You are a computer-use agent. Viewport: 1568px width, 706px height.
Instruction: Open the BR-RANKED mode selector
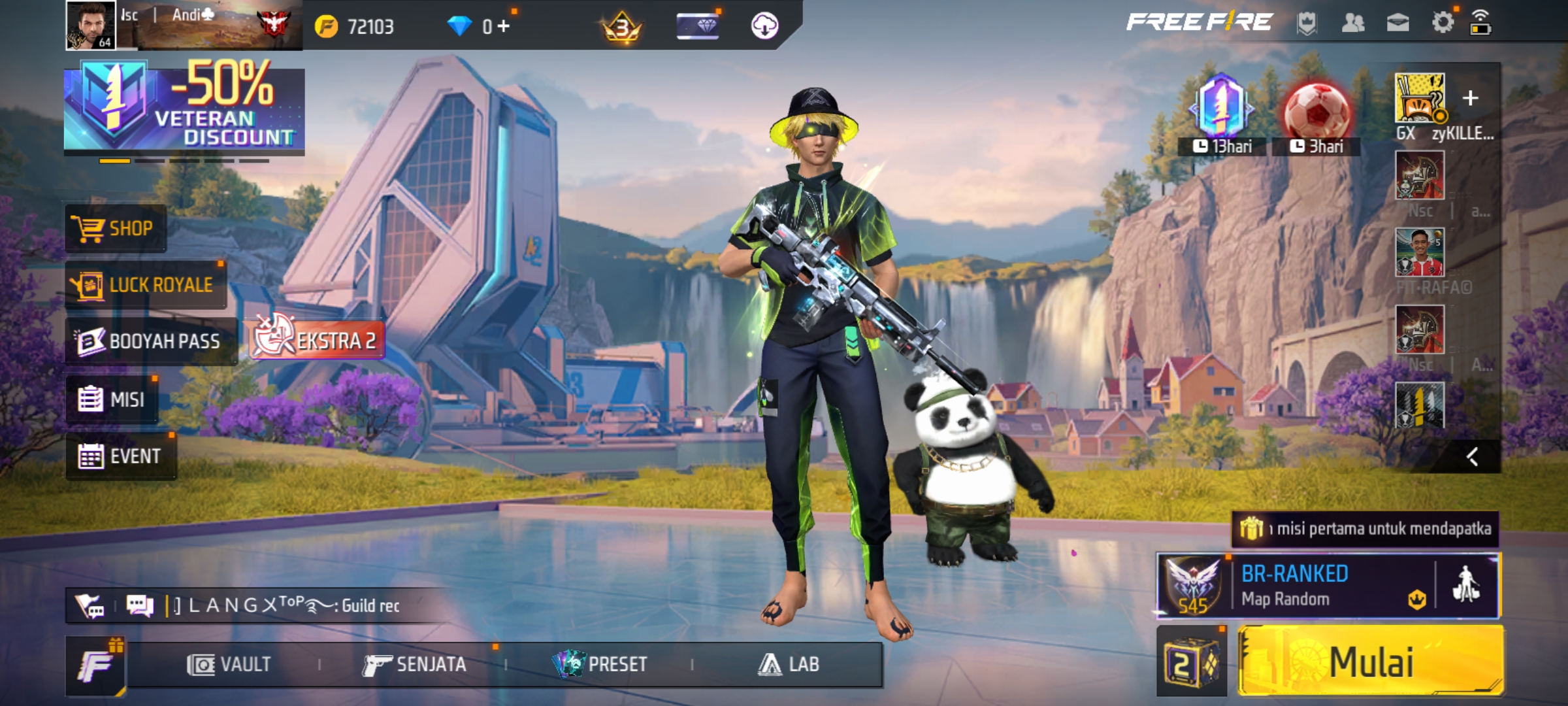pos(1294,586)
